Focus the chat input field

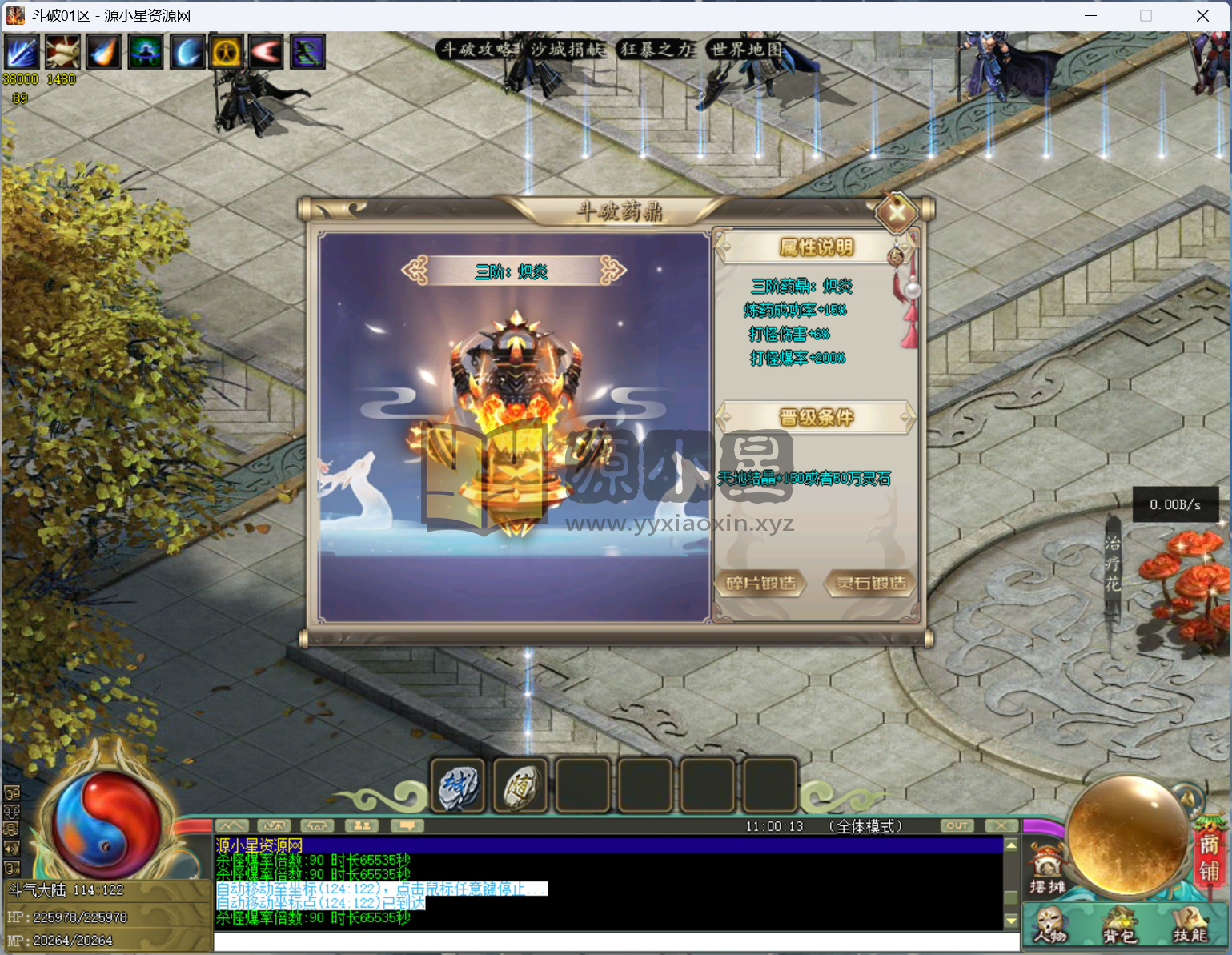point(616,942)
